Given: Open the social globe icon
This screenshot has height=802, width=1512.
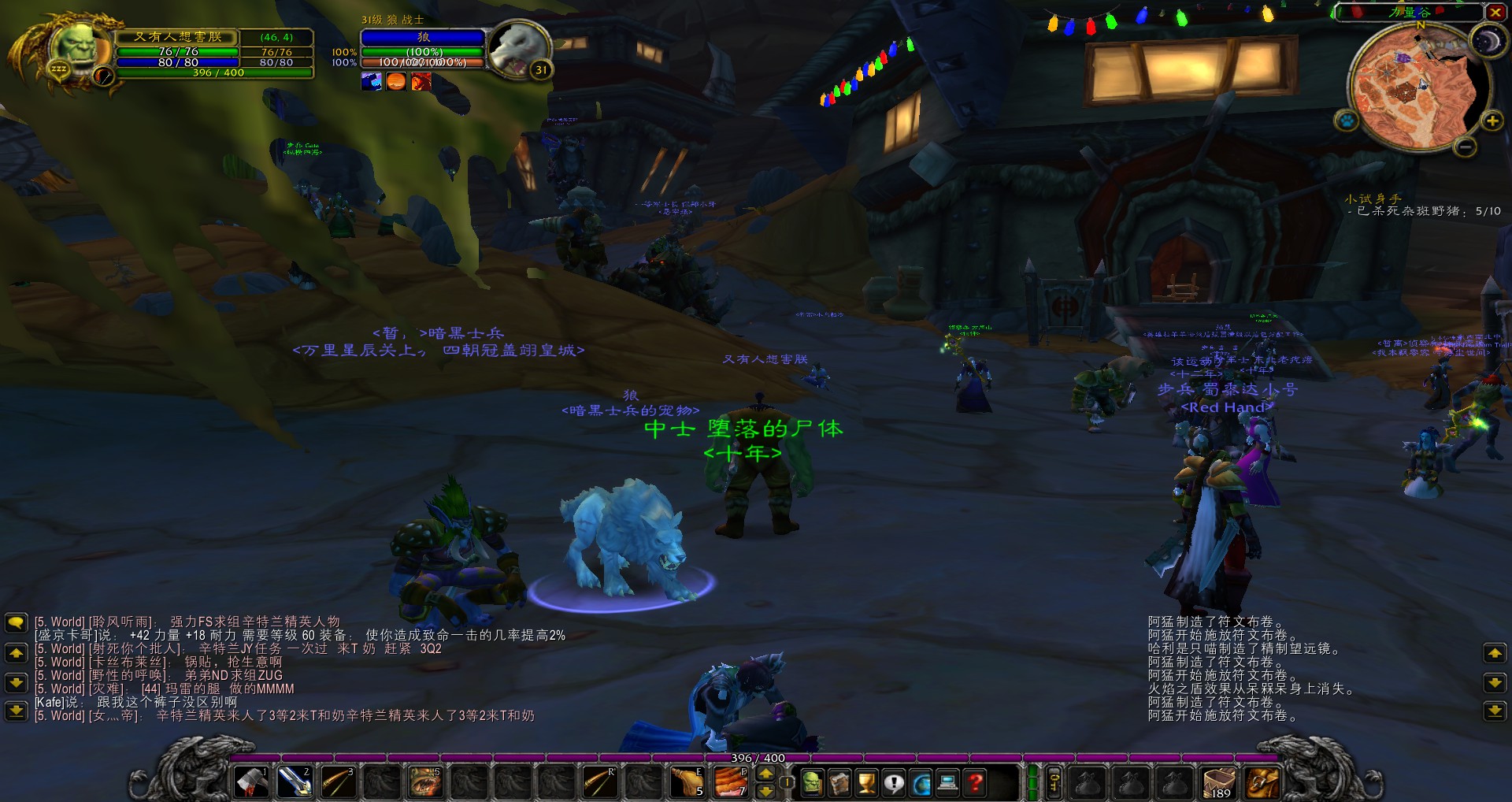Looking at the screenshot, I should click(919, 784).
